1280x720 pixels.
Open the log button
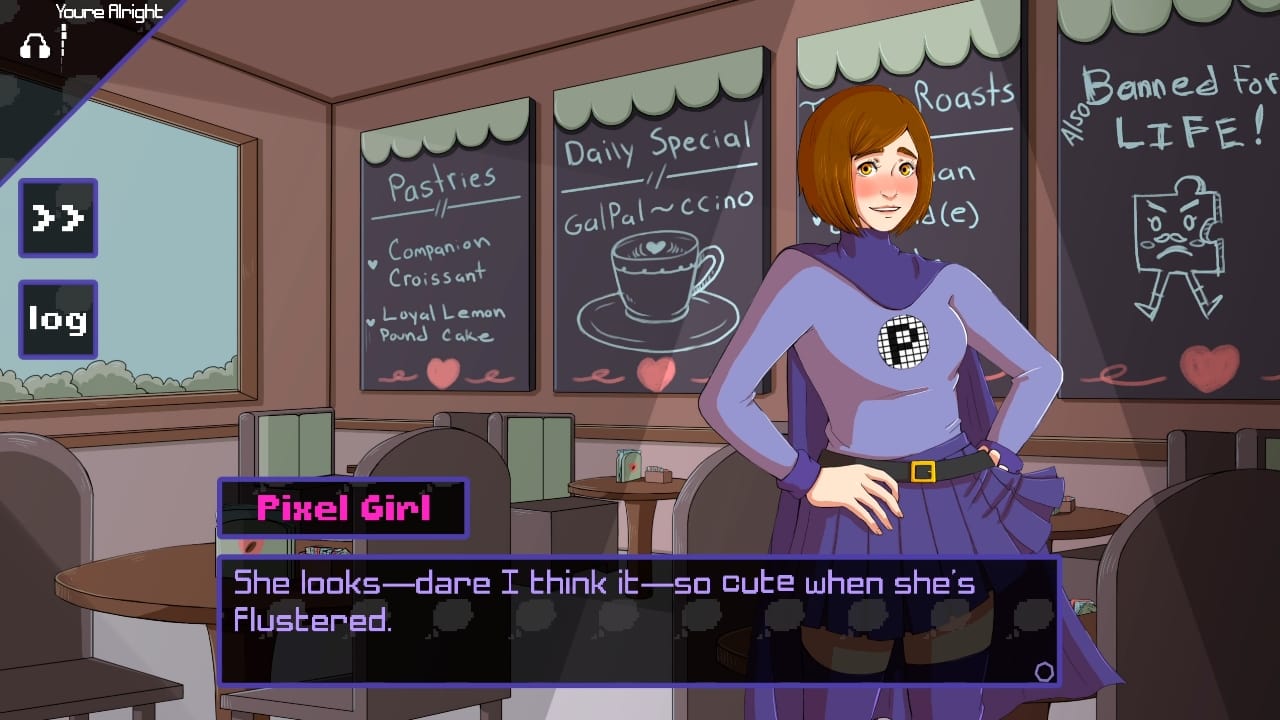58,319
